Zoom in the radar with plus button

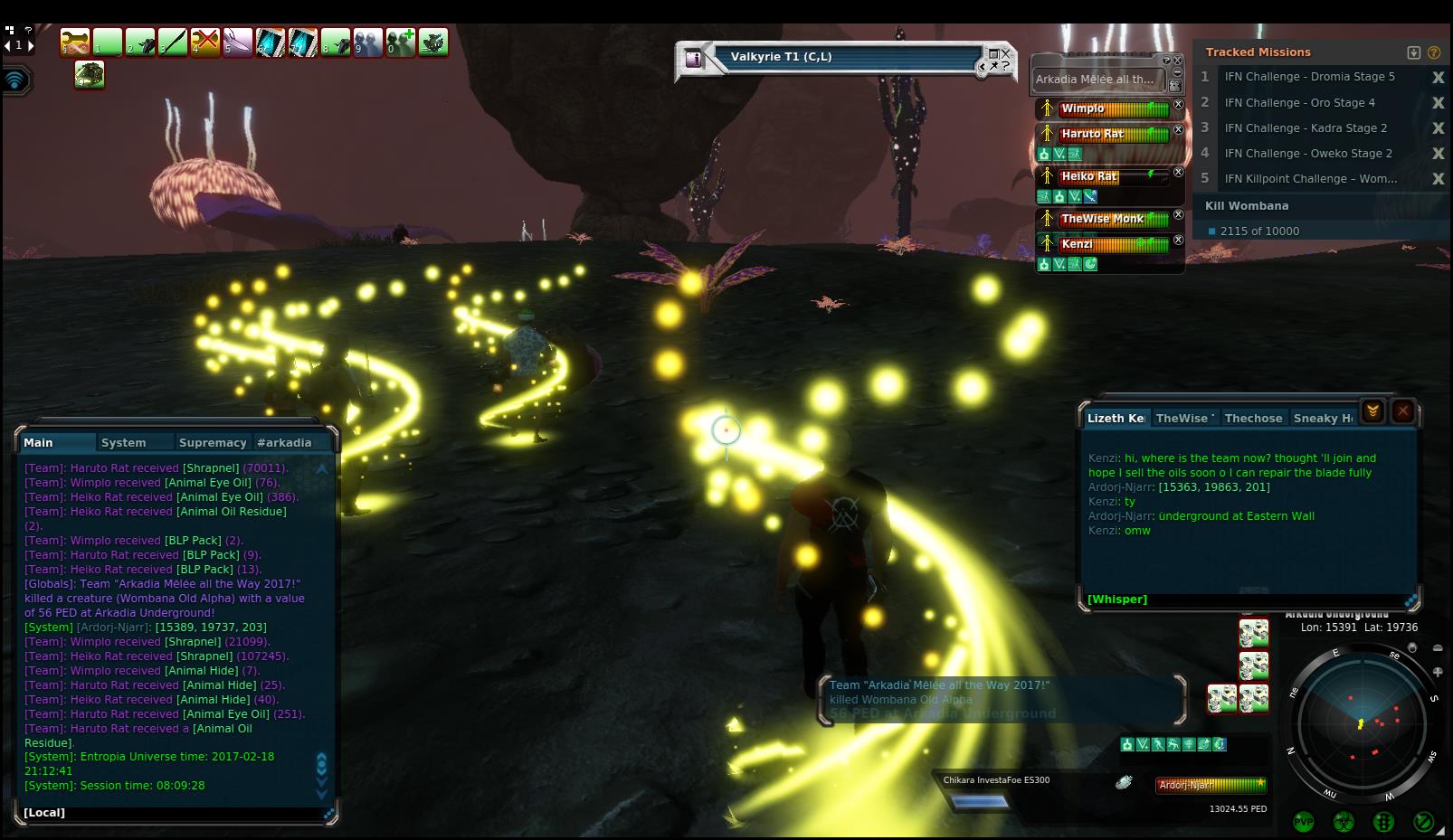pos(1438,672)
